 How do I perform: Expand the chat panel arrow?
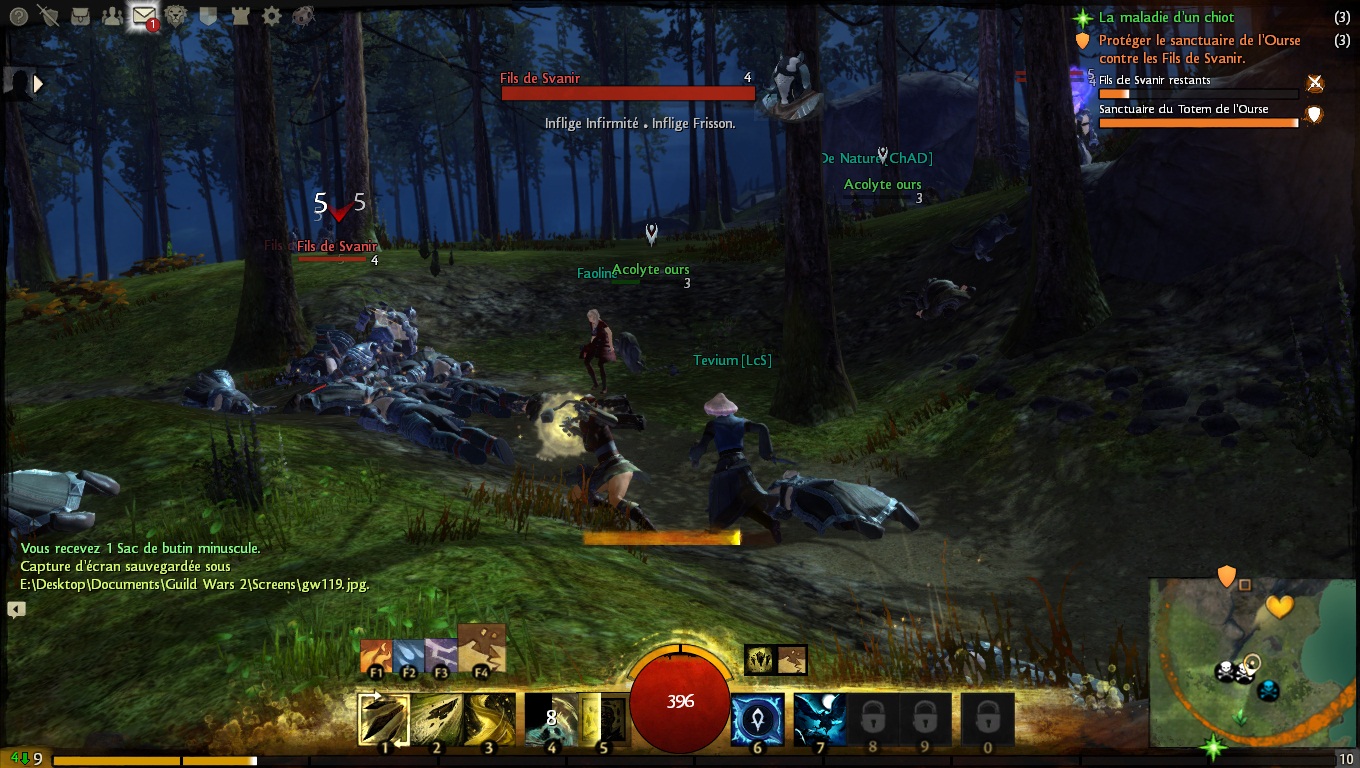(16, 609)
